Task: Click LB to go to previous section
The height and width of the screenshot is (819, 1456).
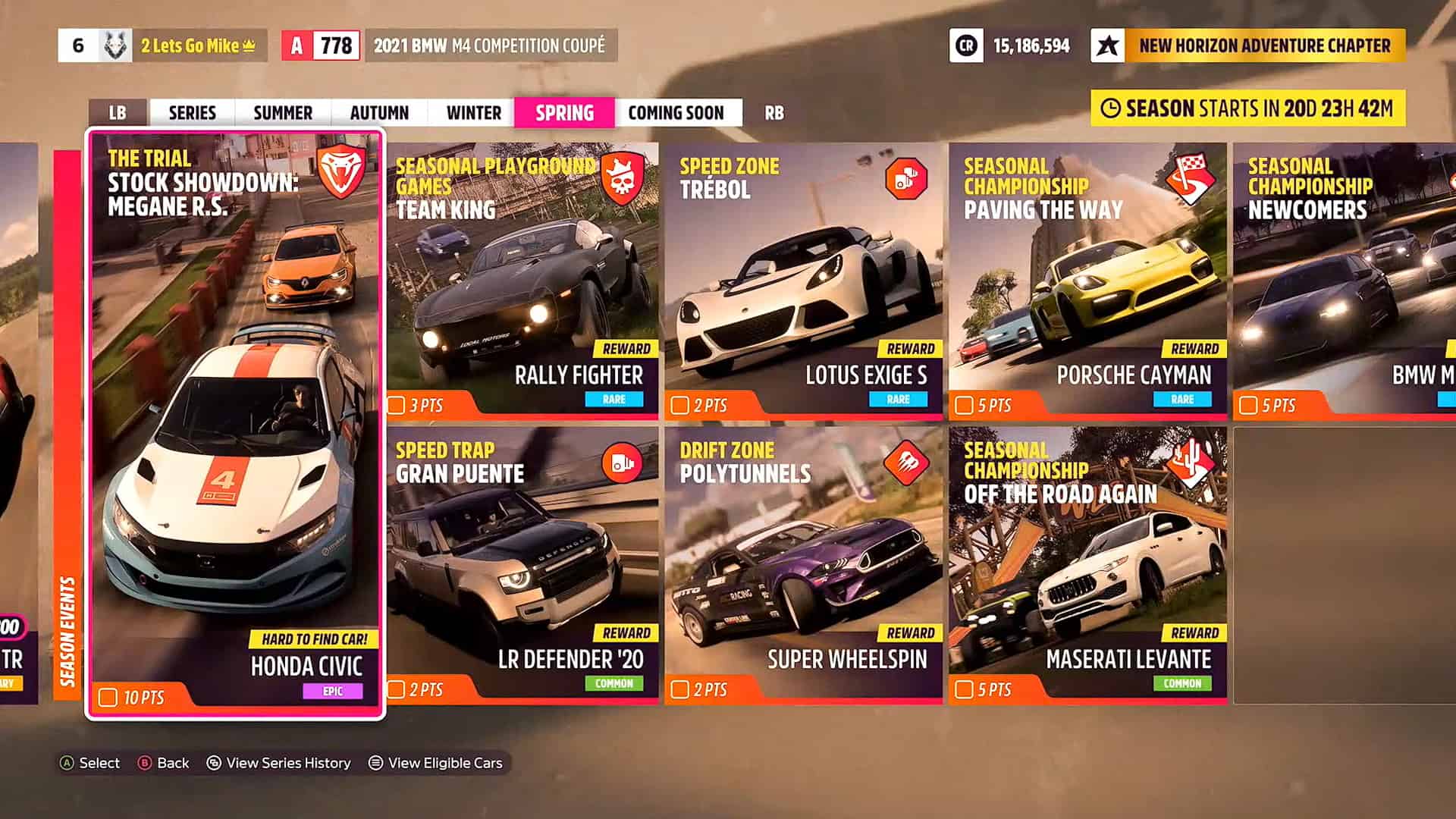Action: tap(115, 112)
